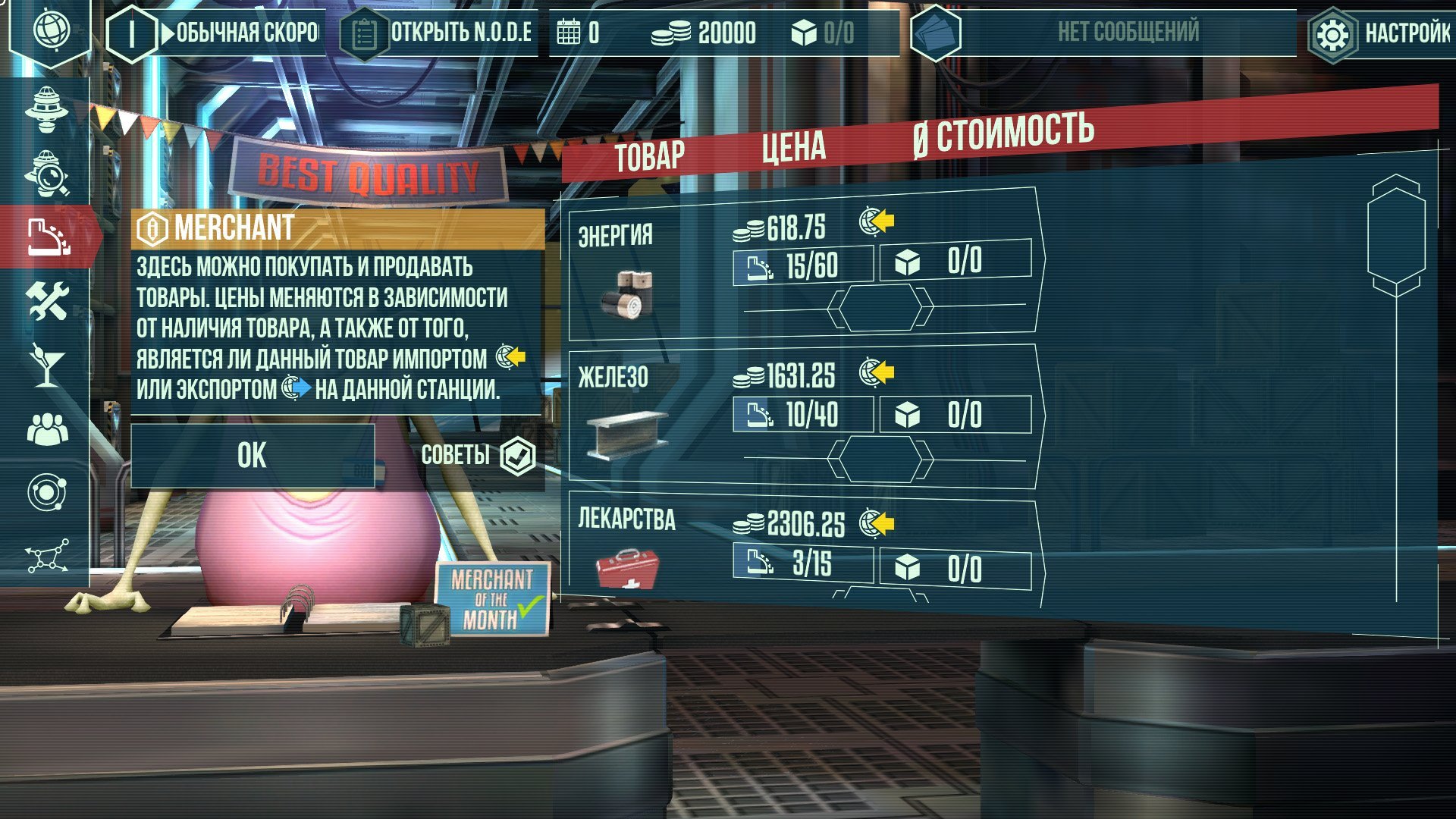Open the crew people tab

[47, 429]
